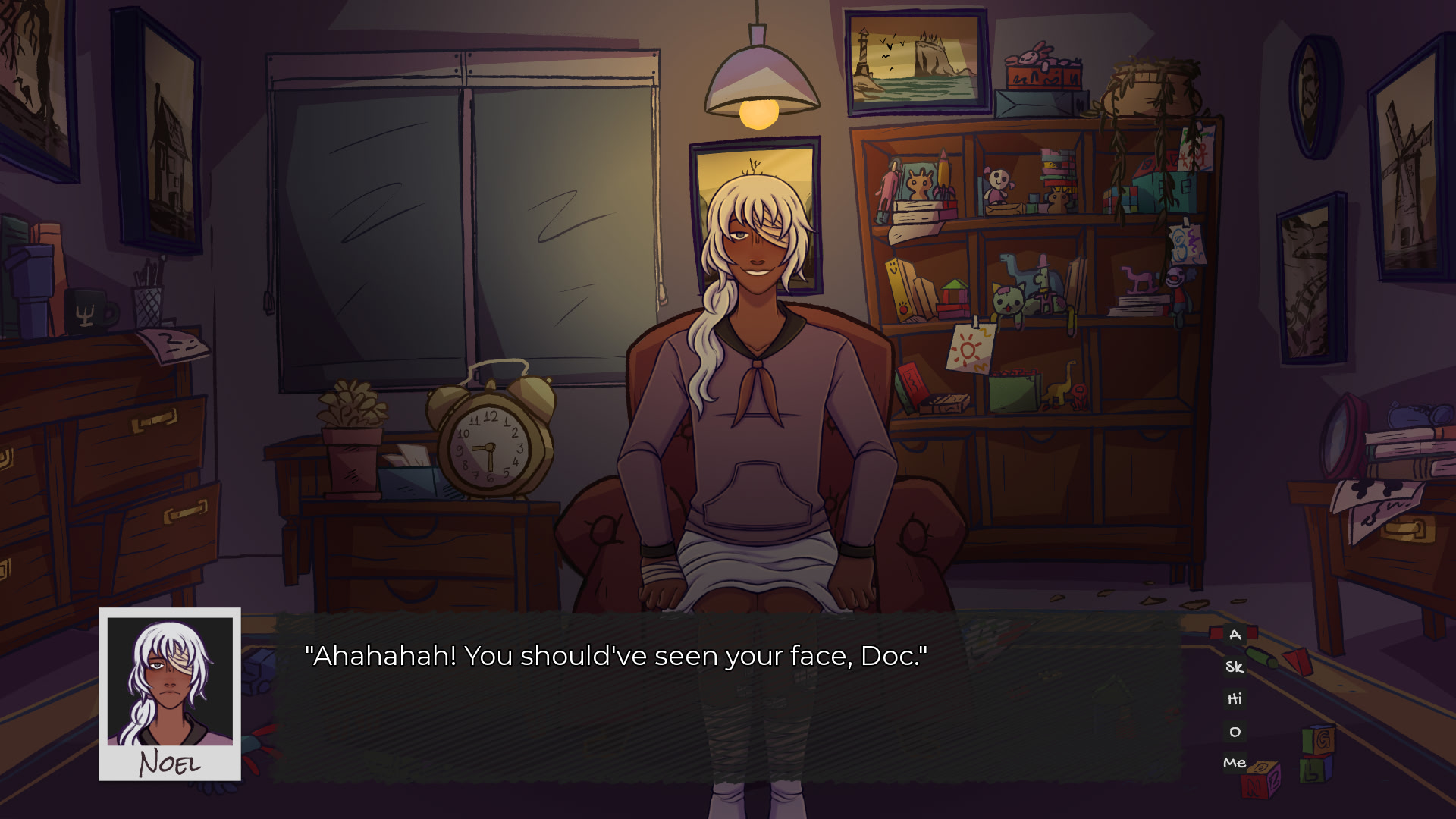The width and height of the screenshot is (1456, 819).
Task: Toggle Skip mode using the "Sk" button
Action: click(x=1237, y=667)
